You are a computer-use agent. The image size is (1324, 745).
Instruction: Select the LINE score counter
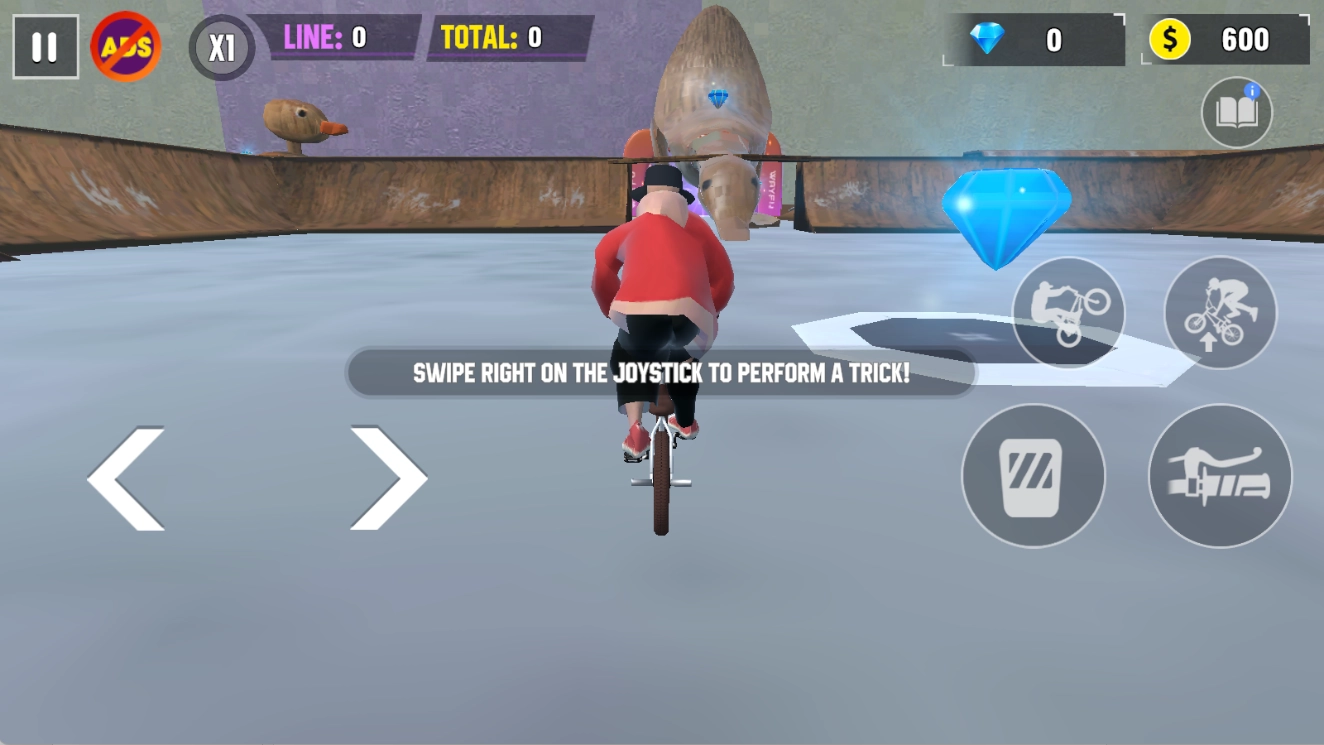340,39
